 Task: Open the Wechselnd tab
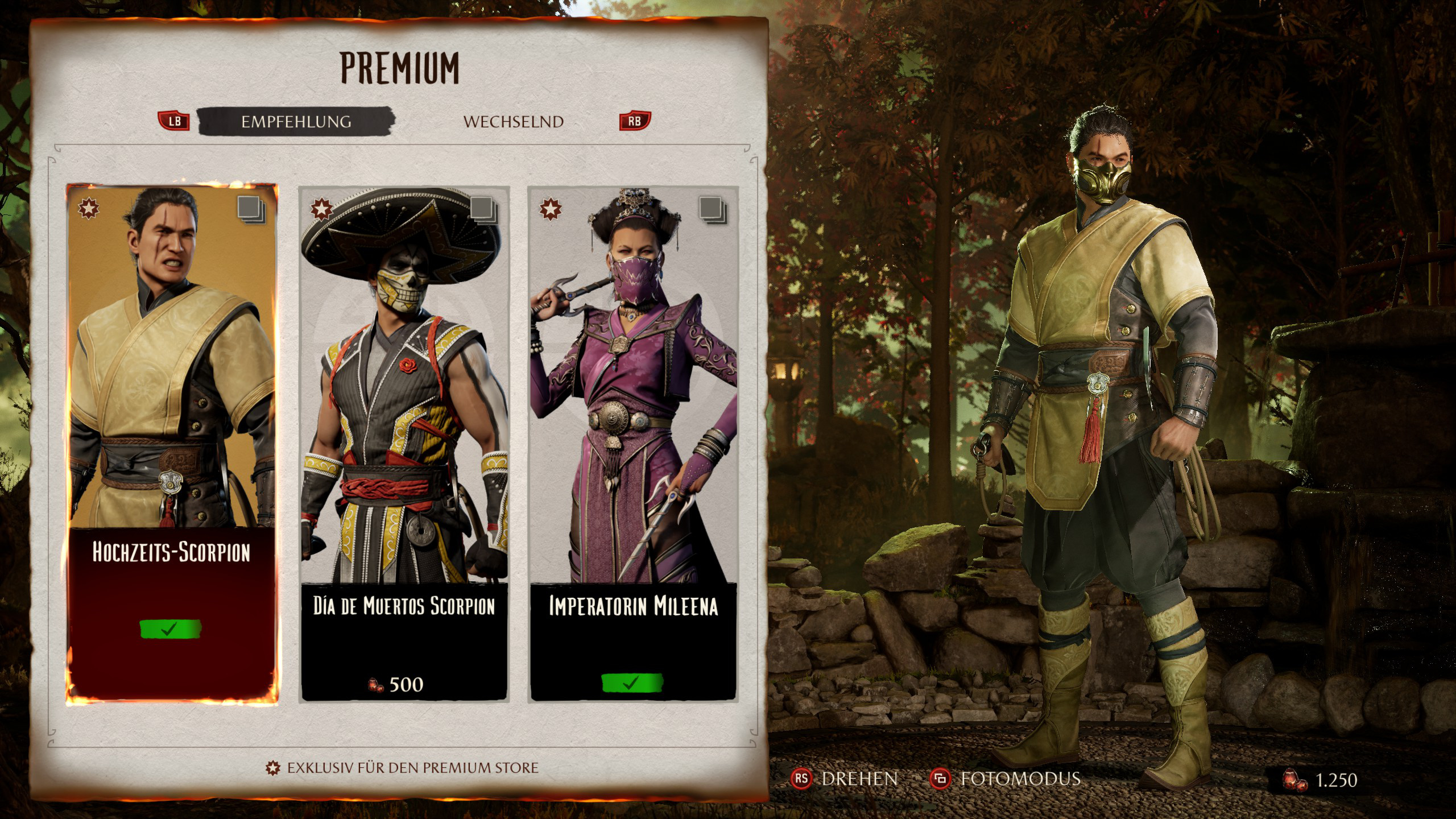click(513, 122)
